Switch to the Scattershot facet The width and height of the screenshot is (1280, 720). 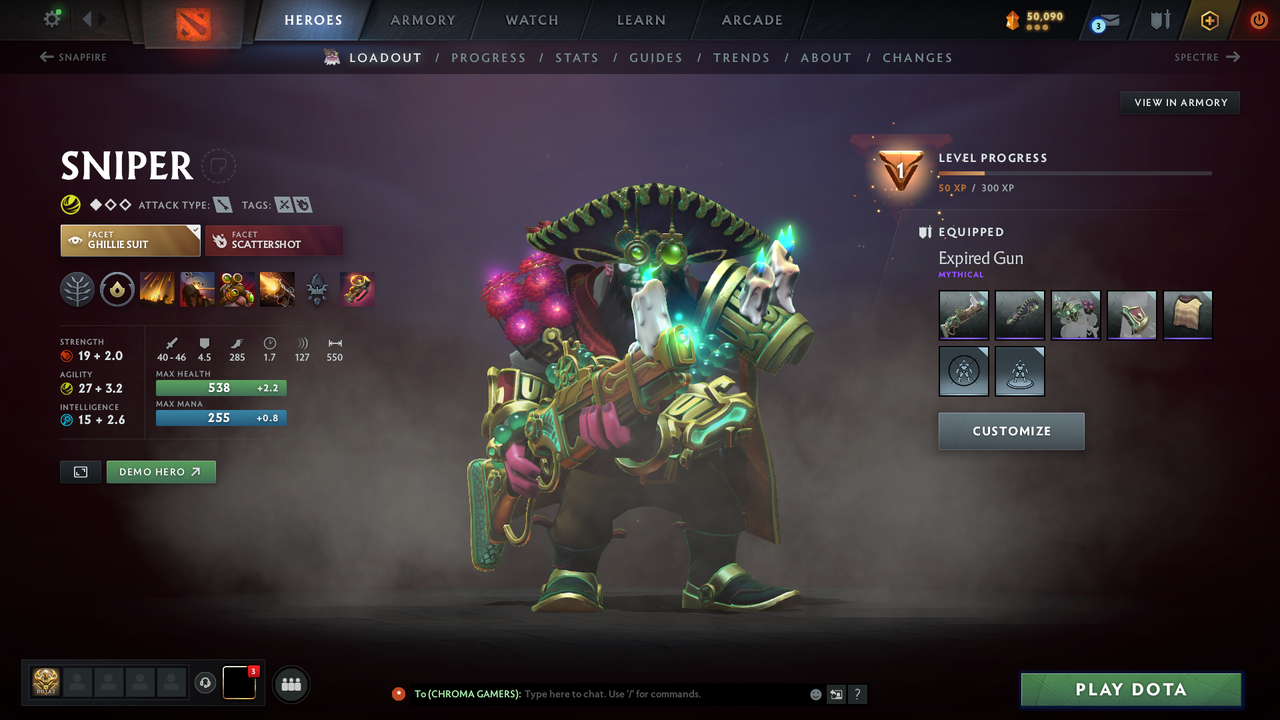[x=274, y=240]
